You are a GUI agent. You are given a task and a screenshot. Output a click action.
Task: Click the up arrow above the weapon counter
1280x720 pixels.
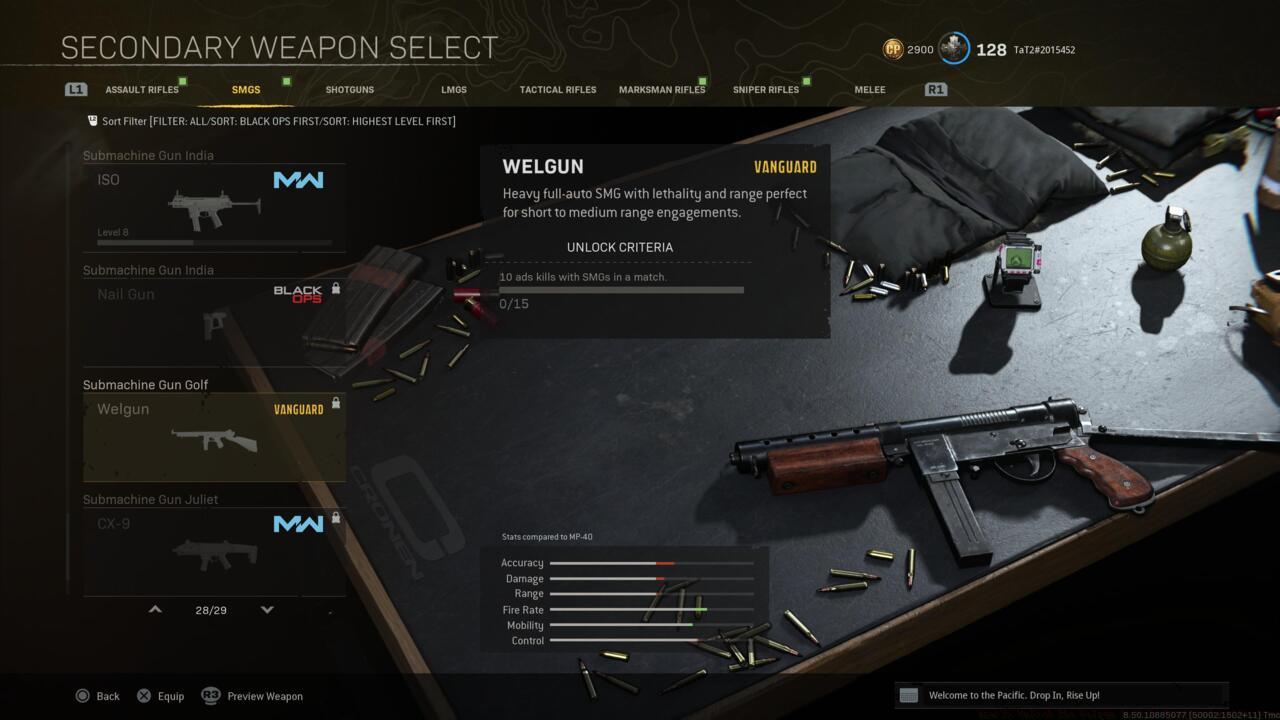click(155, 609)
